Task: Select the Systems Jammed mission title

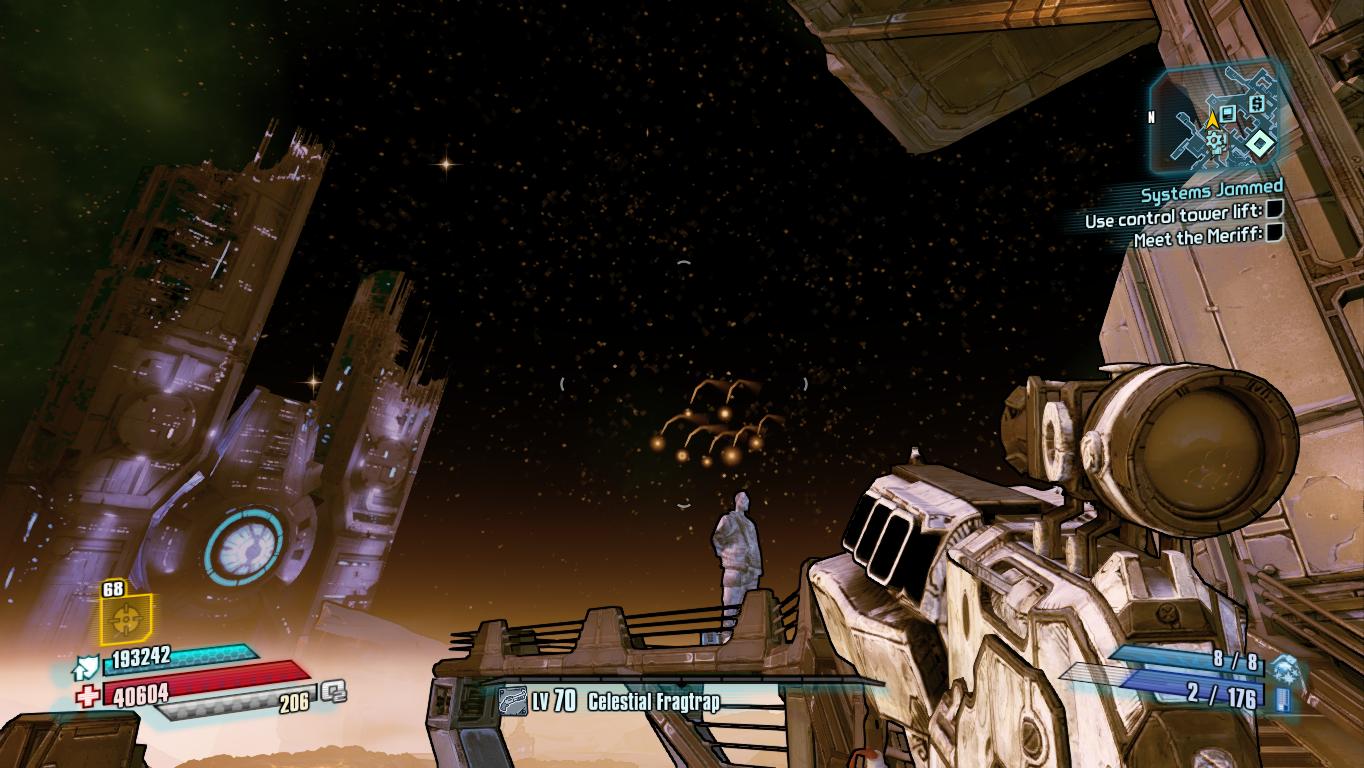Action: (1212, 188)
